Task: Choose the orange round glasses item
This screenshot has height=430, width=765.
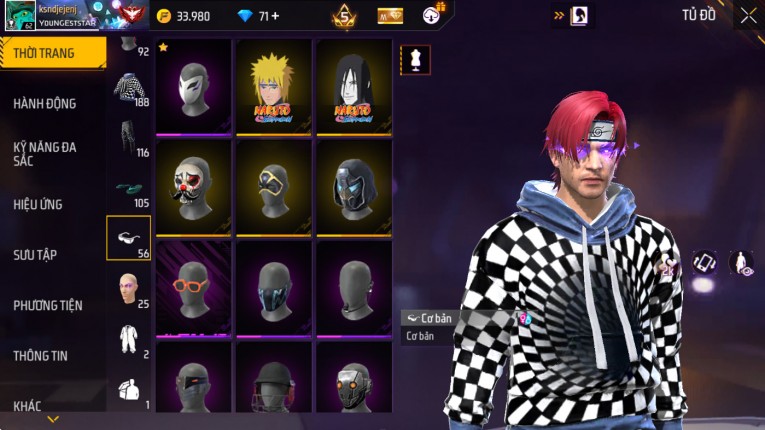Action: click(193, 287)
